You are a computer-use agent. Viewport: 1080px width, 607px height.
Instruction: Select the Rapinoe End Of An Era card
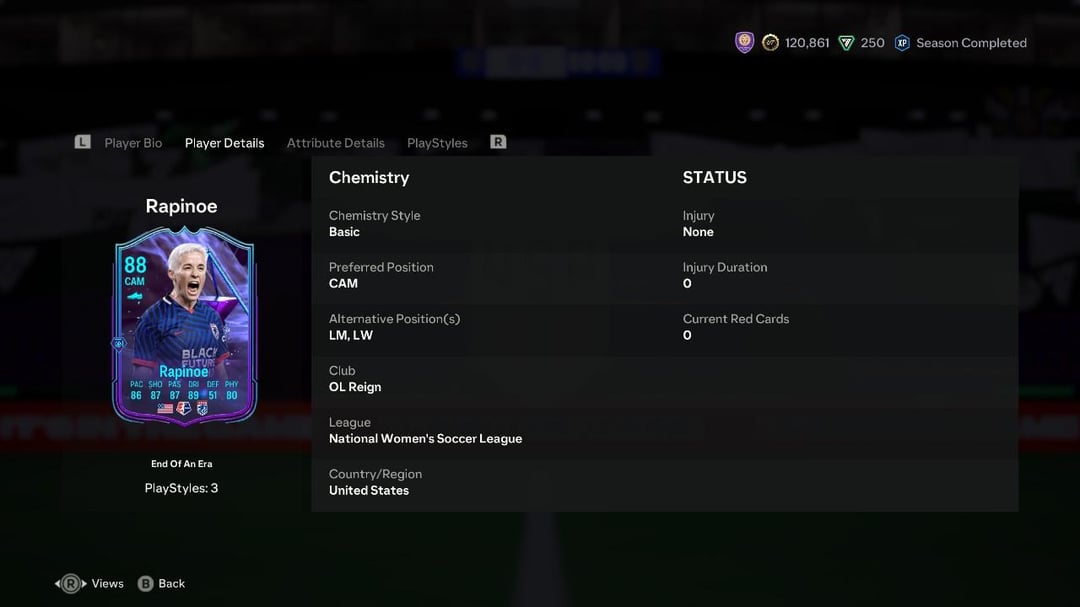(184, 325)
